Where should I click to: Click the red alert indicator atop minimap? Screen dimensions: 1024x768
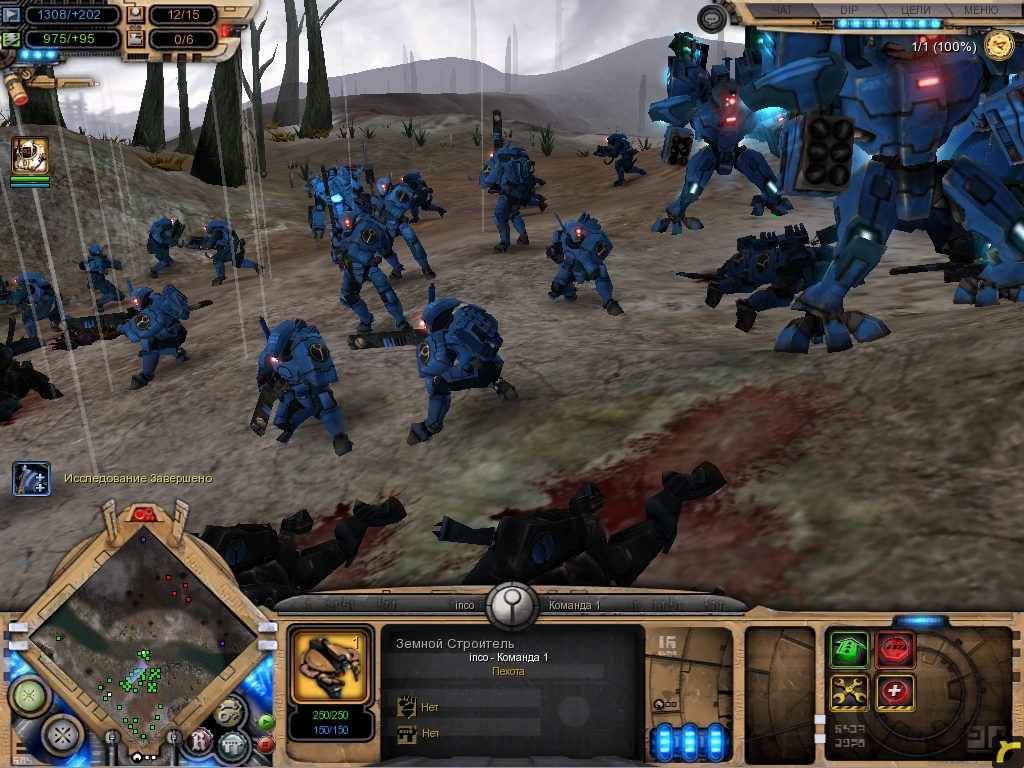point(142,514)
